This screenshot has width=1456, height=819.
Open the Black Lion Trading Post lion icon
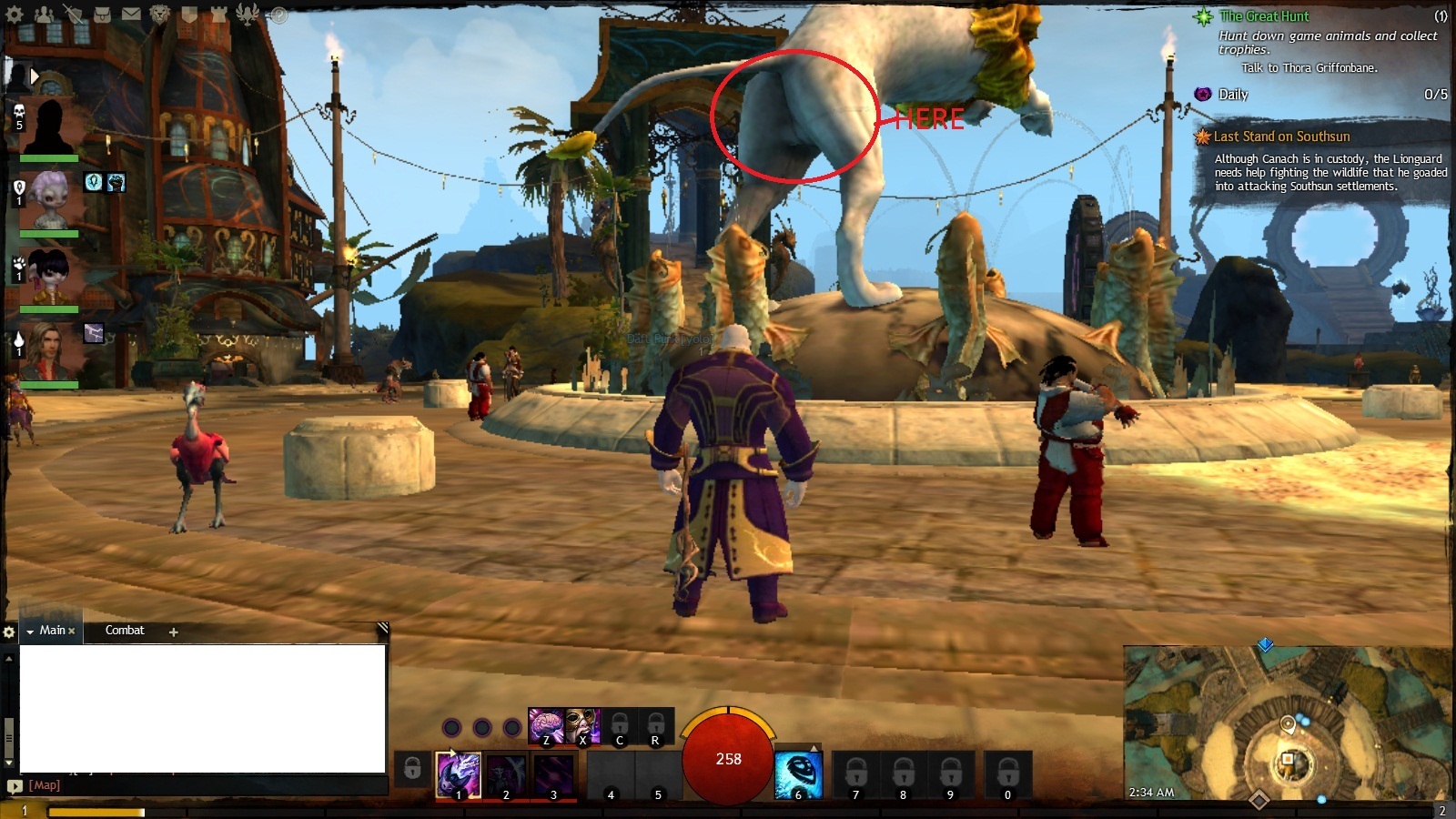point(159,15)
